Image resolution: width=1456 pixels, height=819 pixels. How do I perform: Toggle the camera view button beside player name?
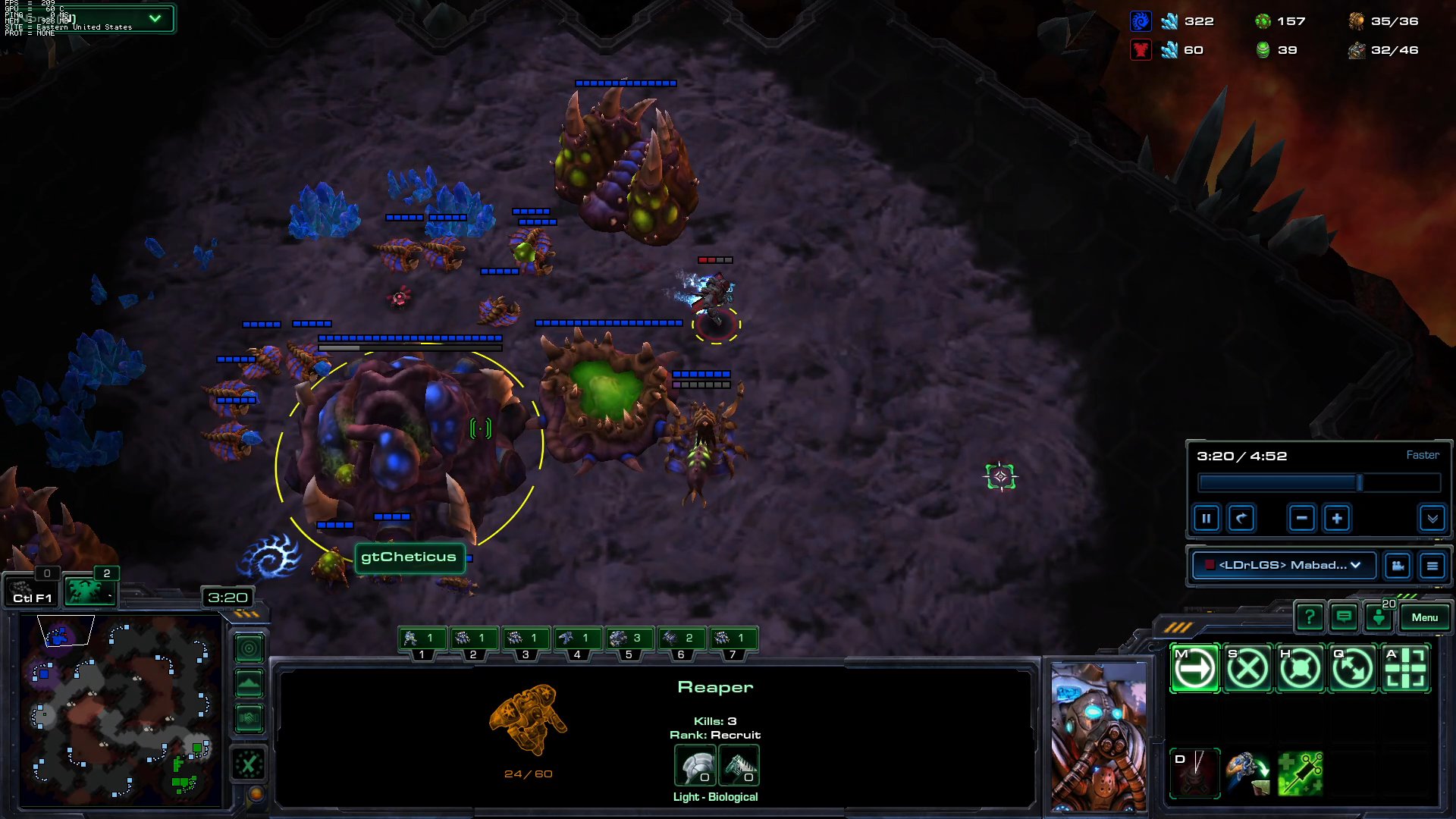[1398, 566]
